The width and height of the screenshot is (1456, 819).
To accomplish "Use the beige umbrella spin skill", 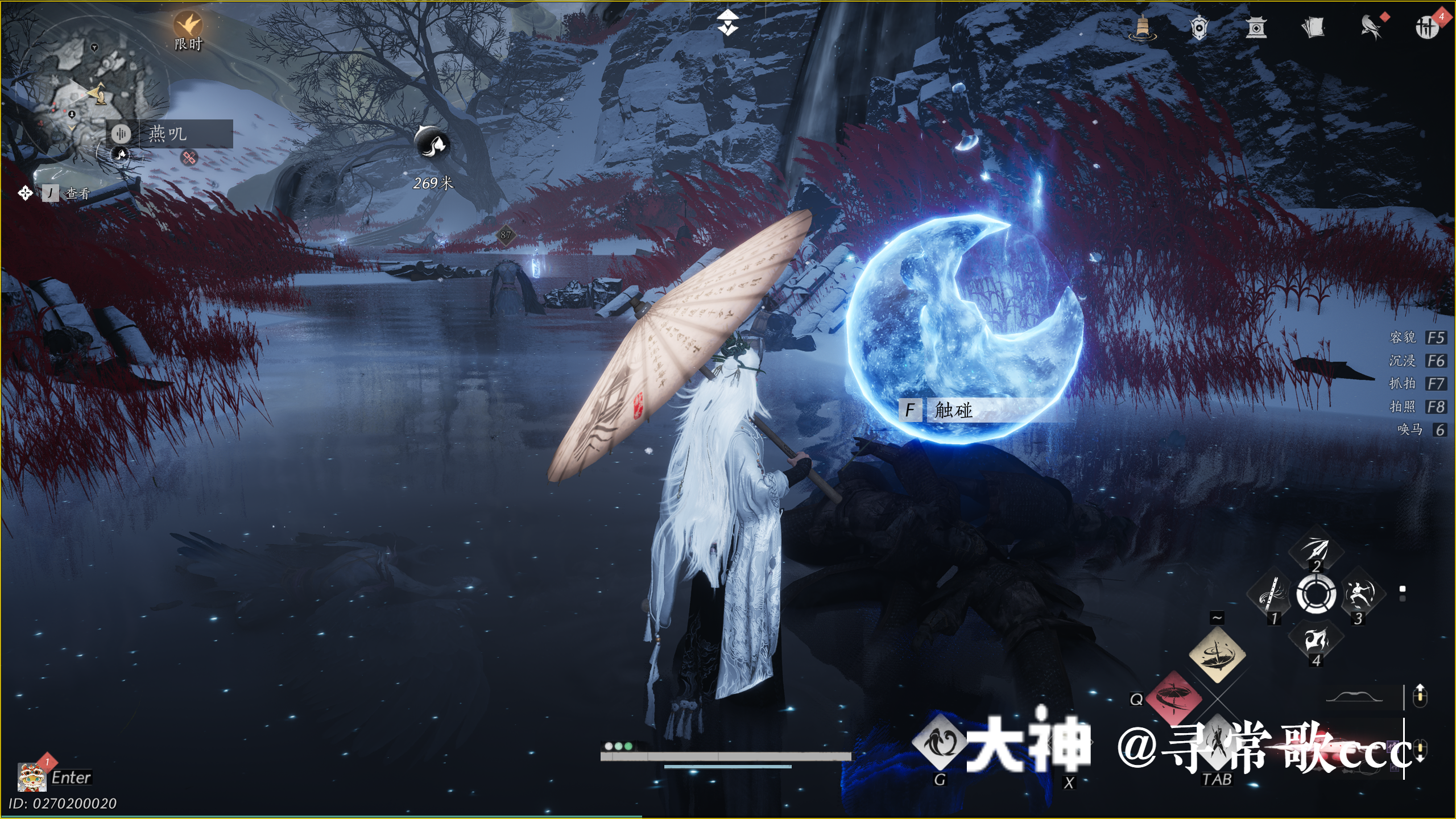I will tap(1217, 655).
